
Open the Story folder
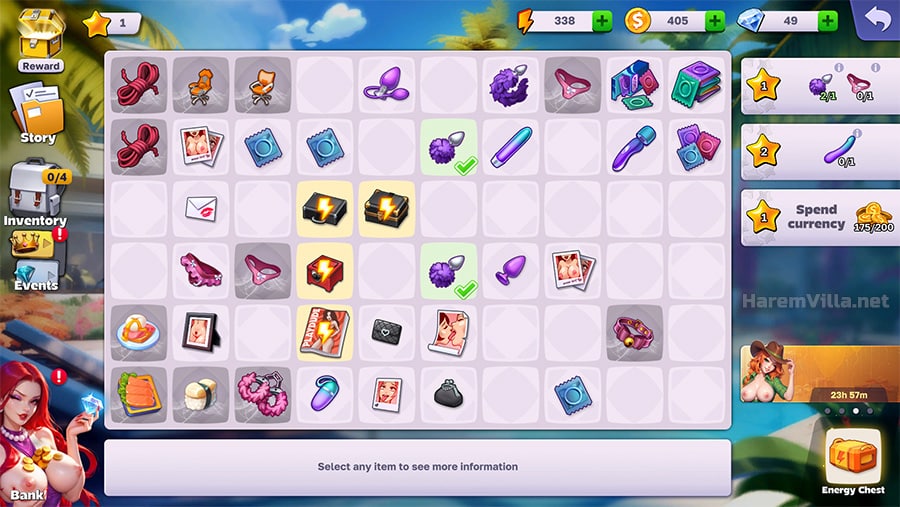37,114
